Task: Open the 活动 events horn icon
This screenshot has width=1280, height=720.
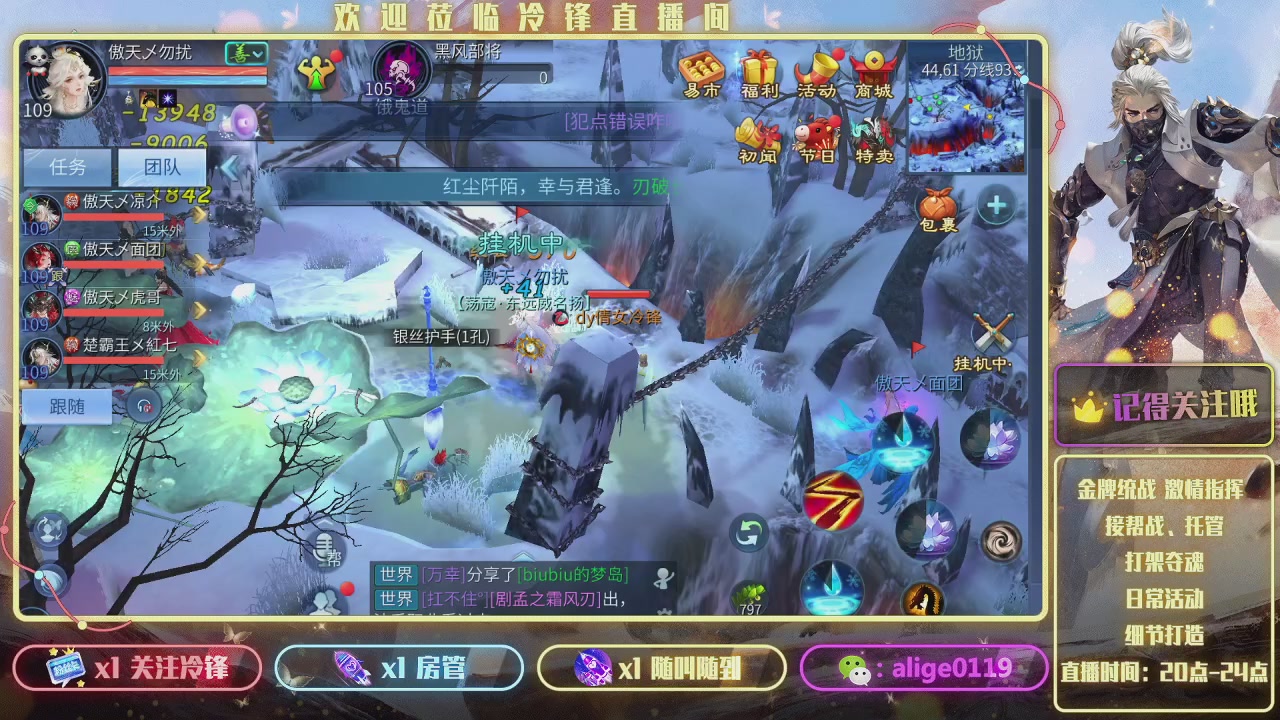Action: tap(817, 73)
